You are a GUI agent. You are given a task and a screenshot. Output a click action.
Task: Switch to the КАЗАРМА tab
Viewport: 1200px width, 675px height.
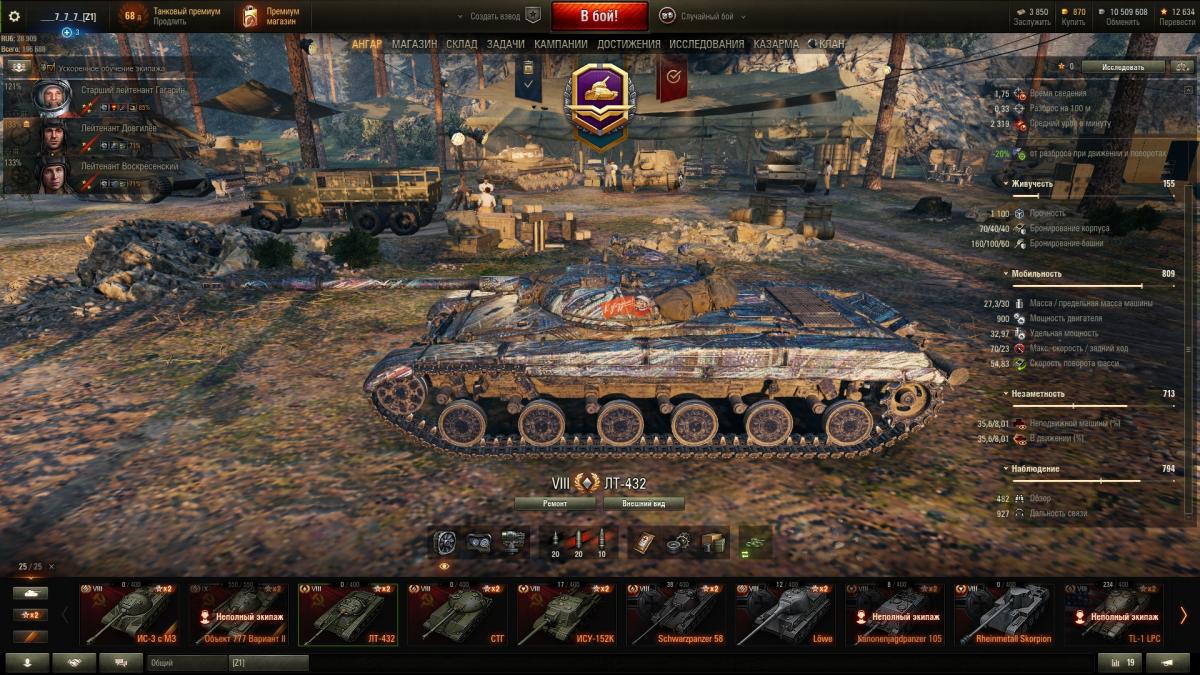click(776, 44)
